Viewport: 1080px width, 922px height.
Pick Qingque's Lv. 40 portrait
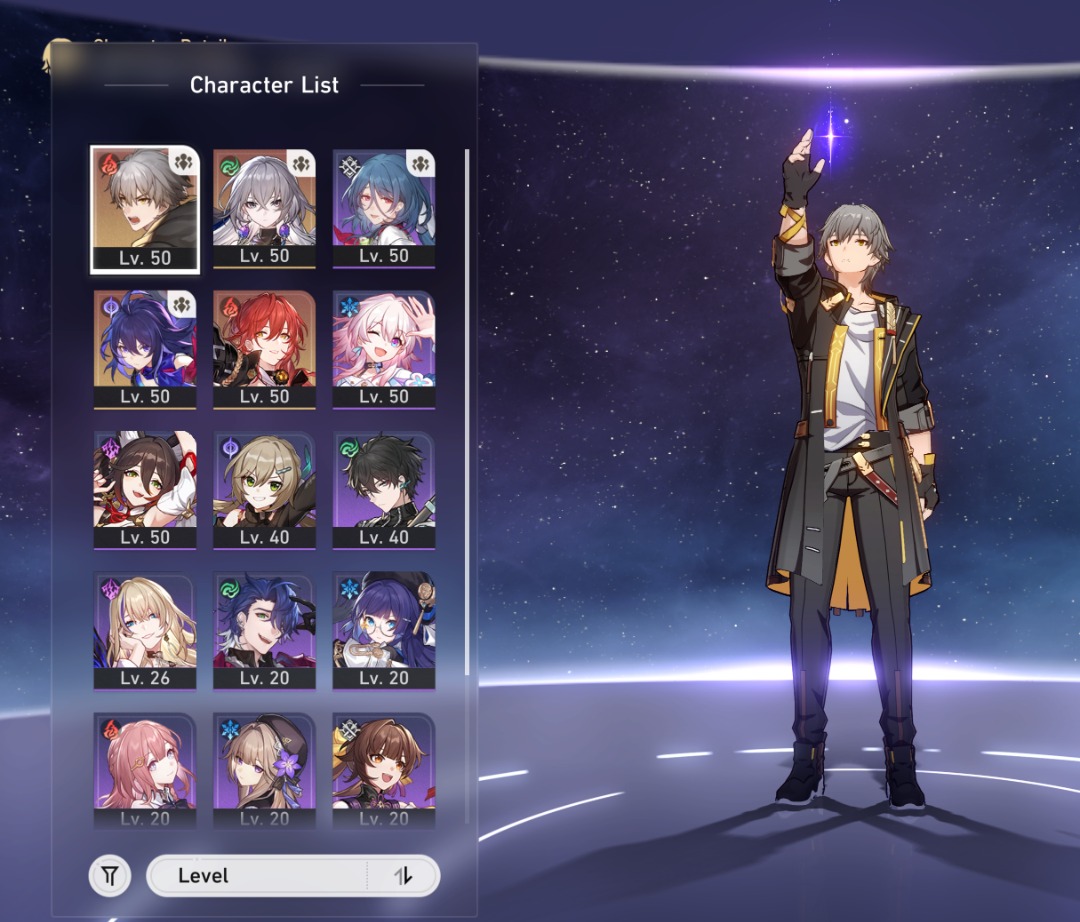pos(264,489)
